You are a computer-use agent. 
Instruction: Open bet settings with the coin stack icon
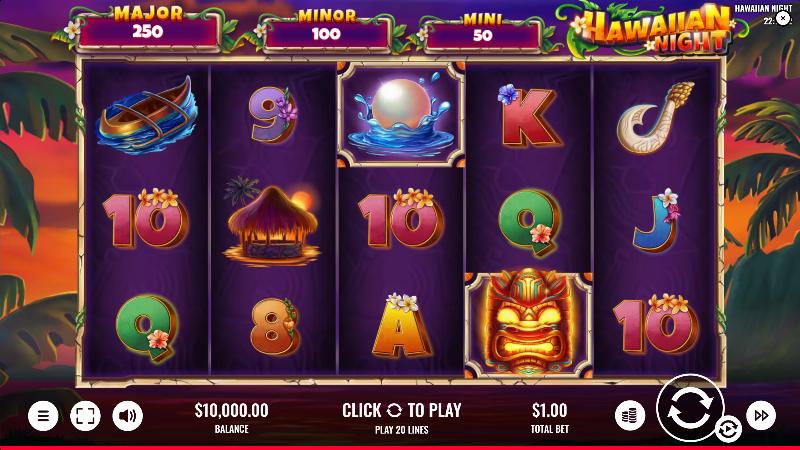tap(628, 414)
